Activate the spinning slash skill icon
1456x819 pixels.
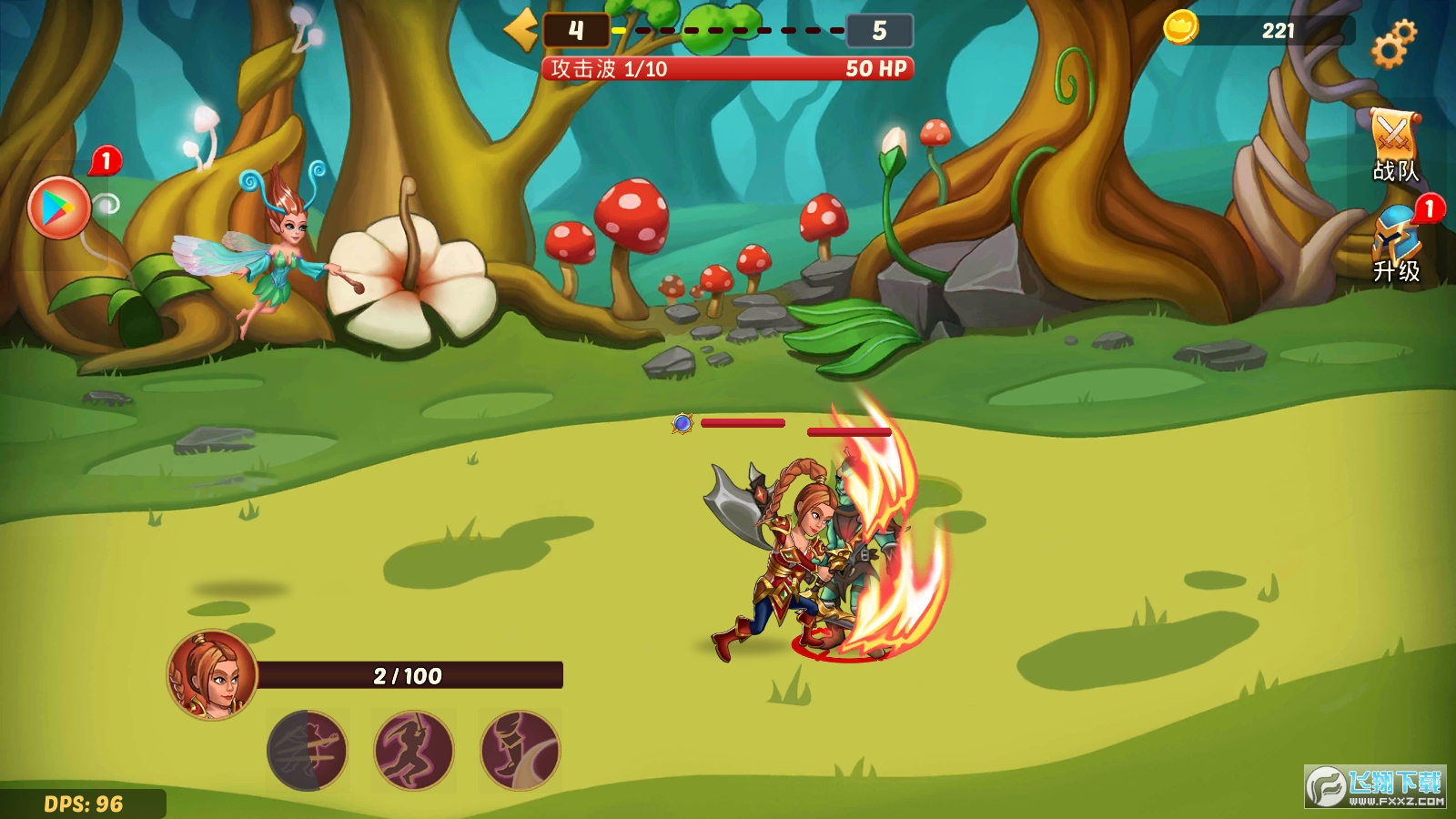tap(308, 750)
